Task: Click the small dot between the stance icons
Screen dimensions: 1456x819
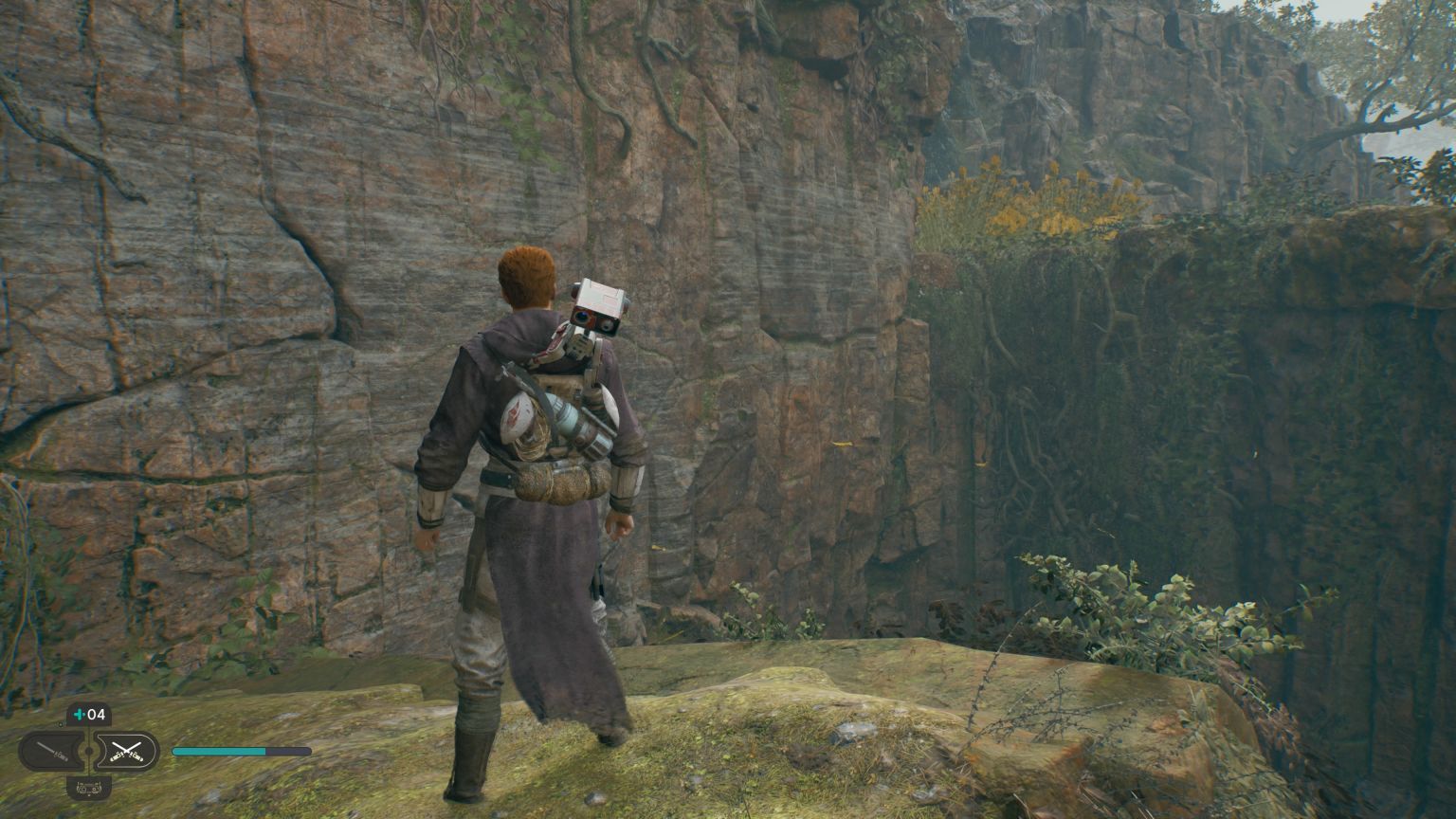Action: click(89, 752)
